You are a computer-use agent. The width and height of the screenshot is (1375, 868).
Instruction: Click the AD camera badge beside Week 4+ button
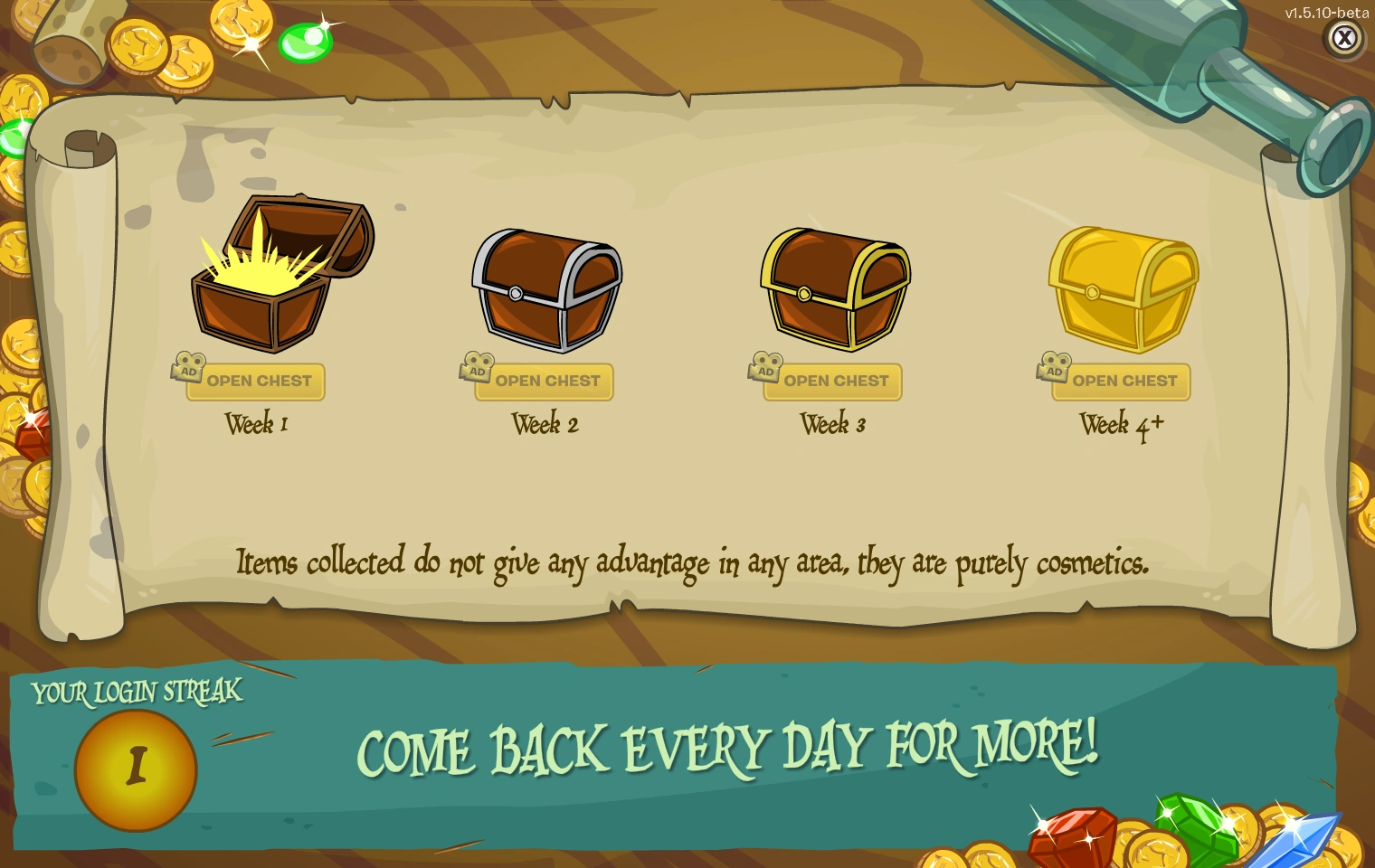[1054, 371]
